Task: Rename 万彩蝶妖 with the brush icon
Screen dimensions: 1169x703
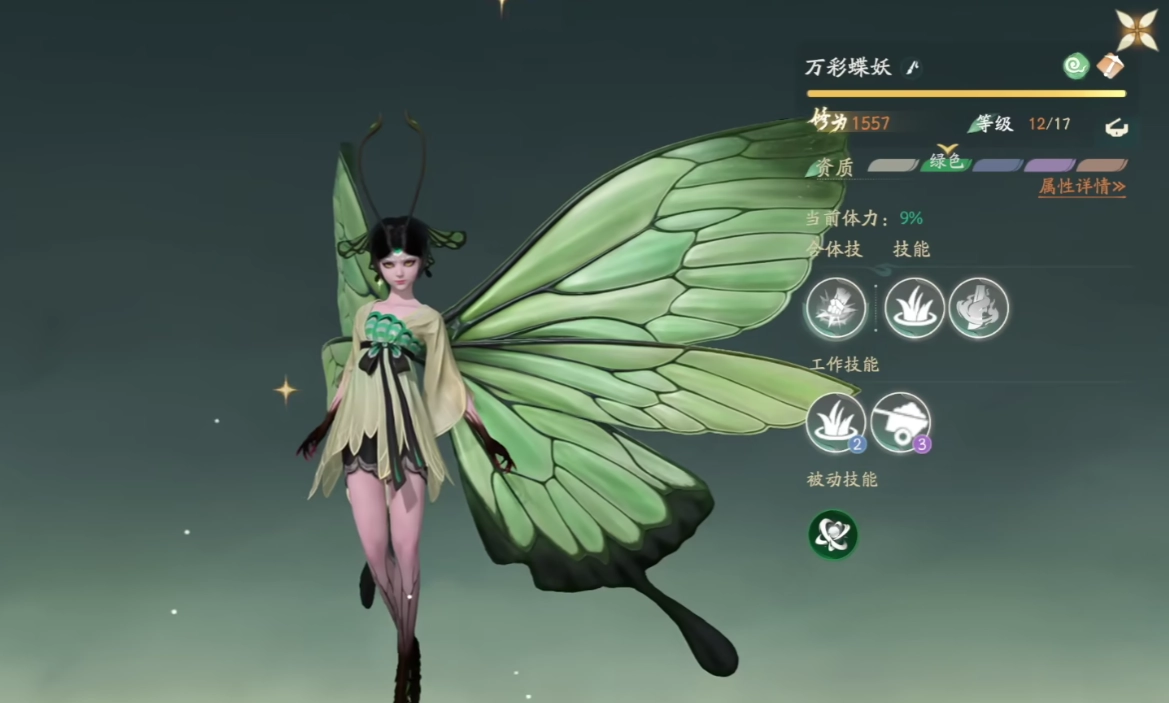Action: pyautogui.click(x=912, y=67)
